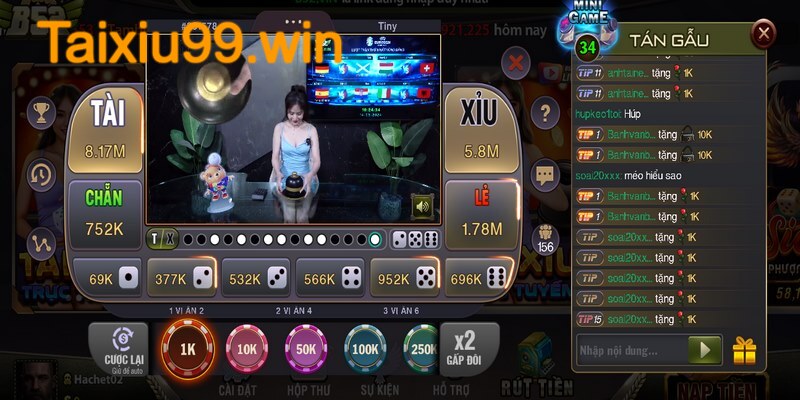The width and height of the screenshot is (800, 400).
Task: Place a bet on Lẻ
Action: pos(480,215)
